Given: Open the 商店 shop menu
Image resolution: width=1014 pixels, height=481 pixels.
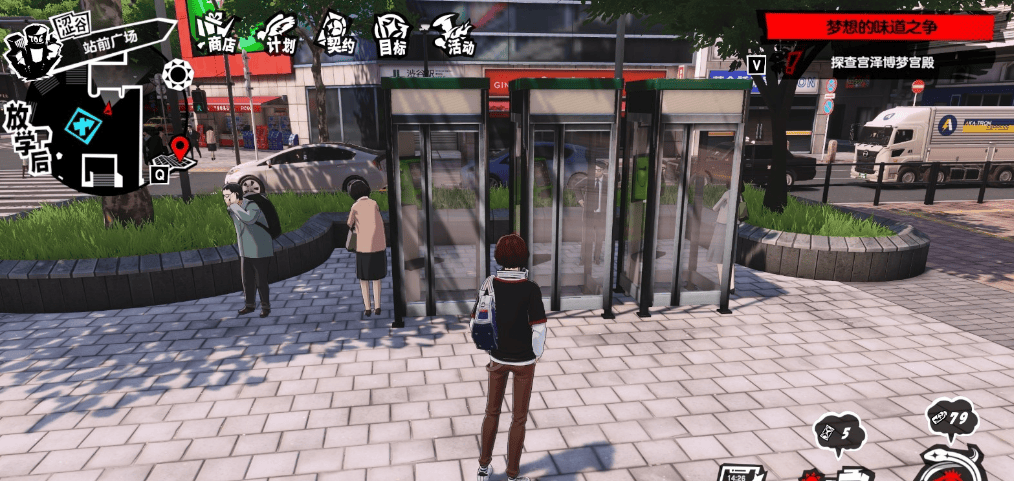Looking at the screenshot, I should (x=215, y=34).
